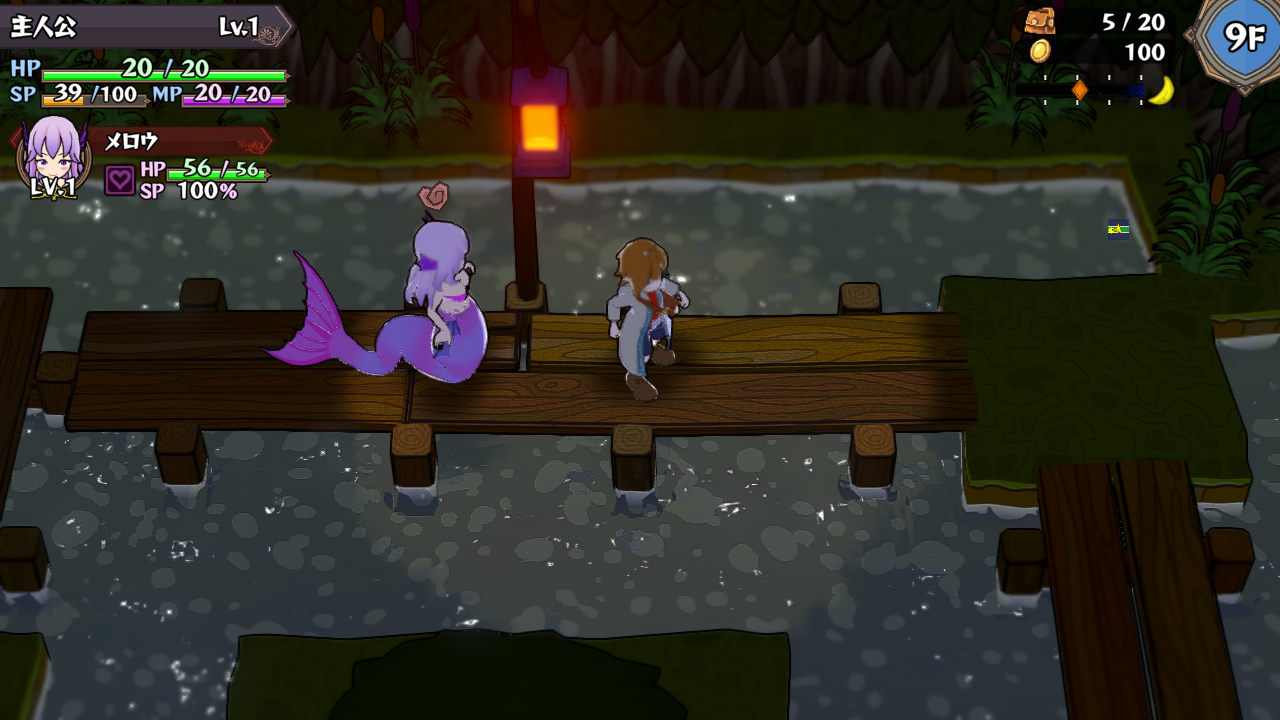Click the small minimap marker over the water
The width and height of the screenshot is (1280, 720).
coord(1118,229)
